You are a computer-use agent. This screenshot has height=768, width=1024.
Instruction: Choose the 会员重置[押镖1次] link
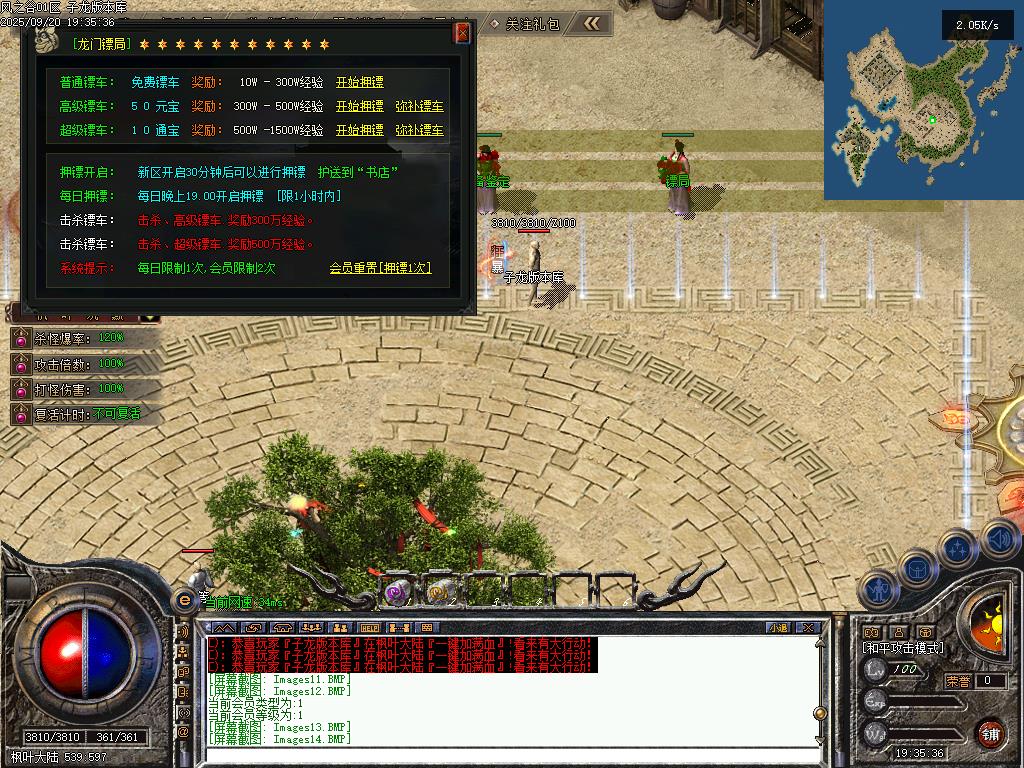[x=380, y=268]
